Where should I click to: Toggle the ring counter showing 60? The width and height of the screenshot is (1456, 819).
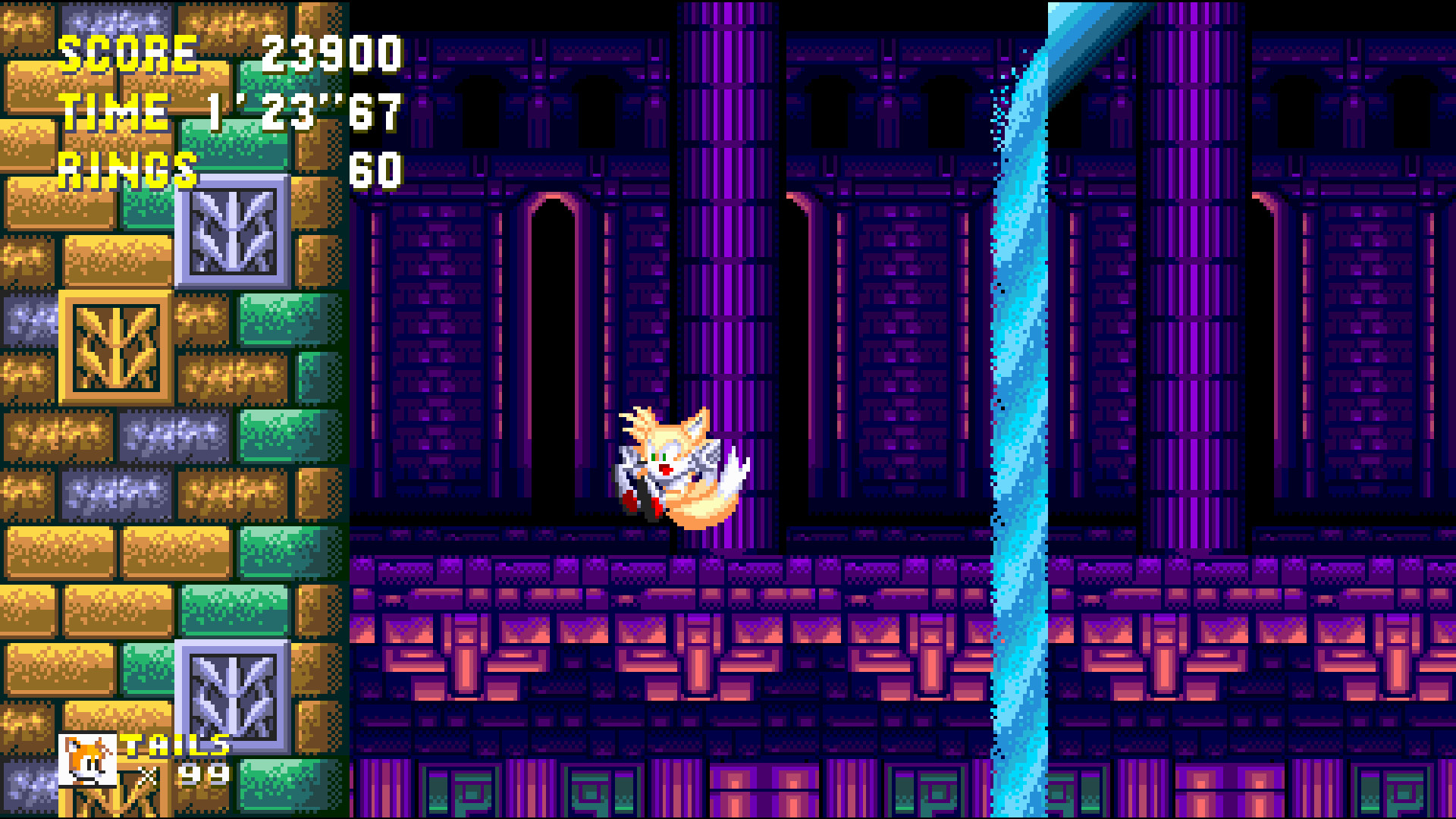tap(379, 170)
